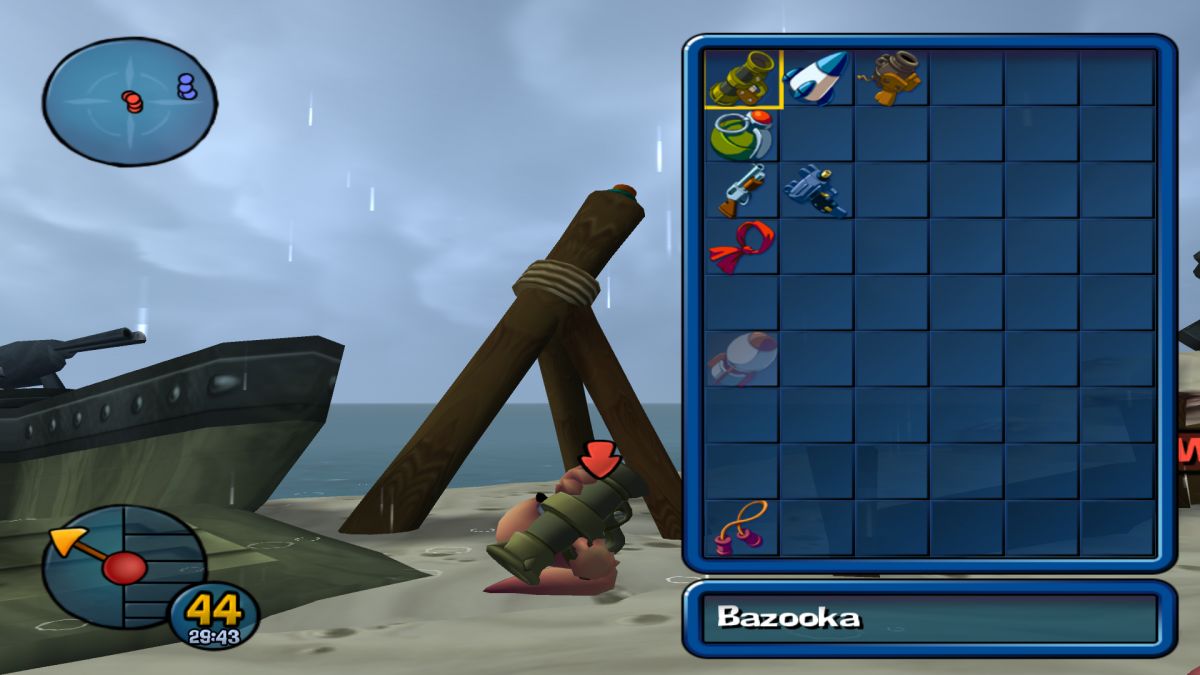Click the greyed-out jetpack utility slot
The image size is (1200, 675).
coord(742,358)
